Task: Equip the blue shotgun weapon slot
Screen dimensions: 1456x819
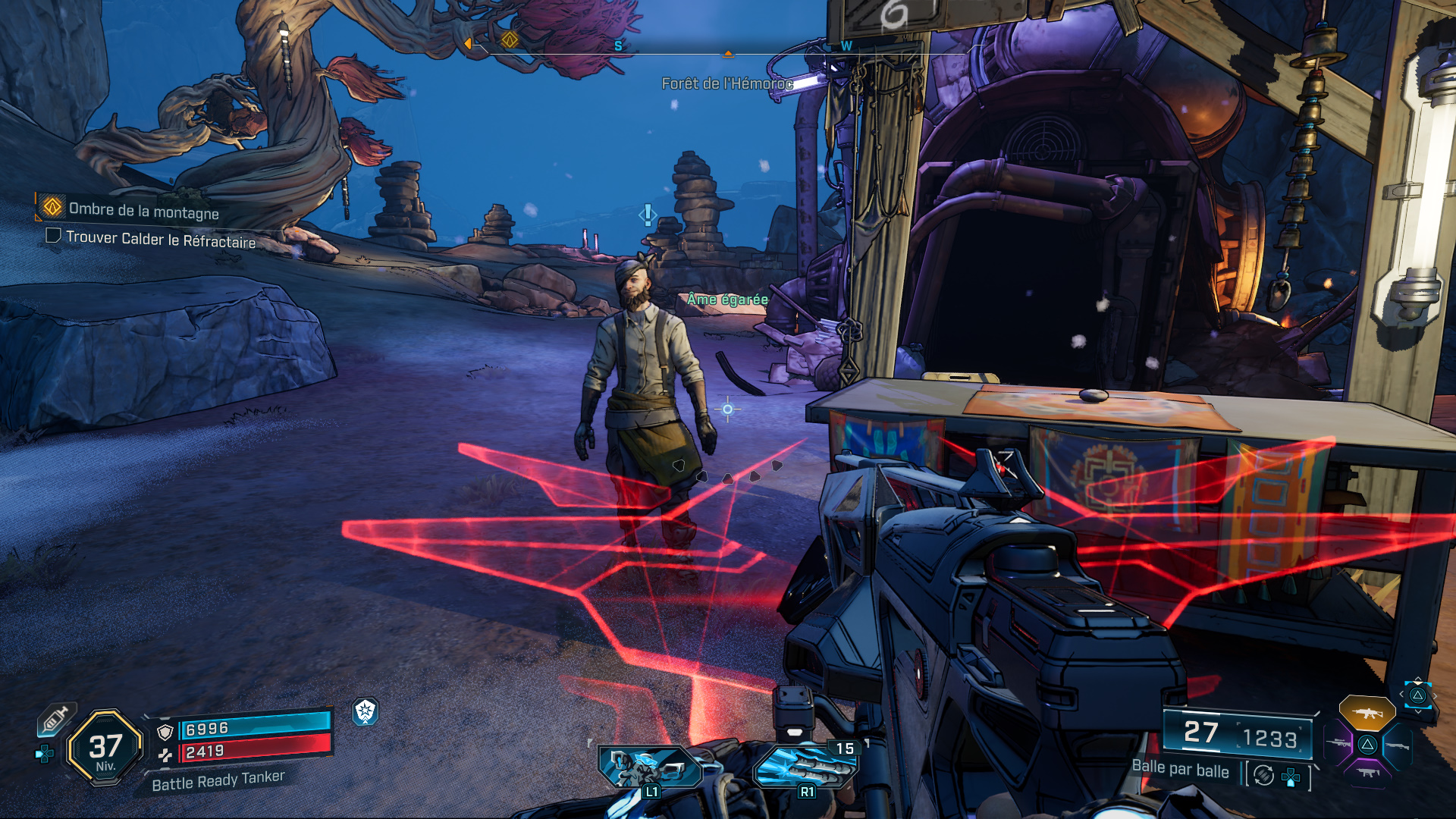Action: click(x=1397, y=745)
